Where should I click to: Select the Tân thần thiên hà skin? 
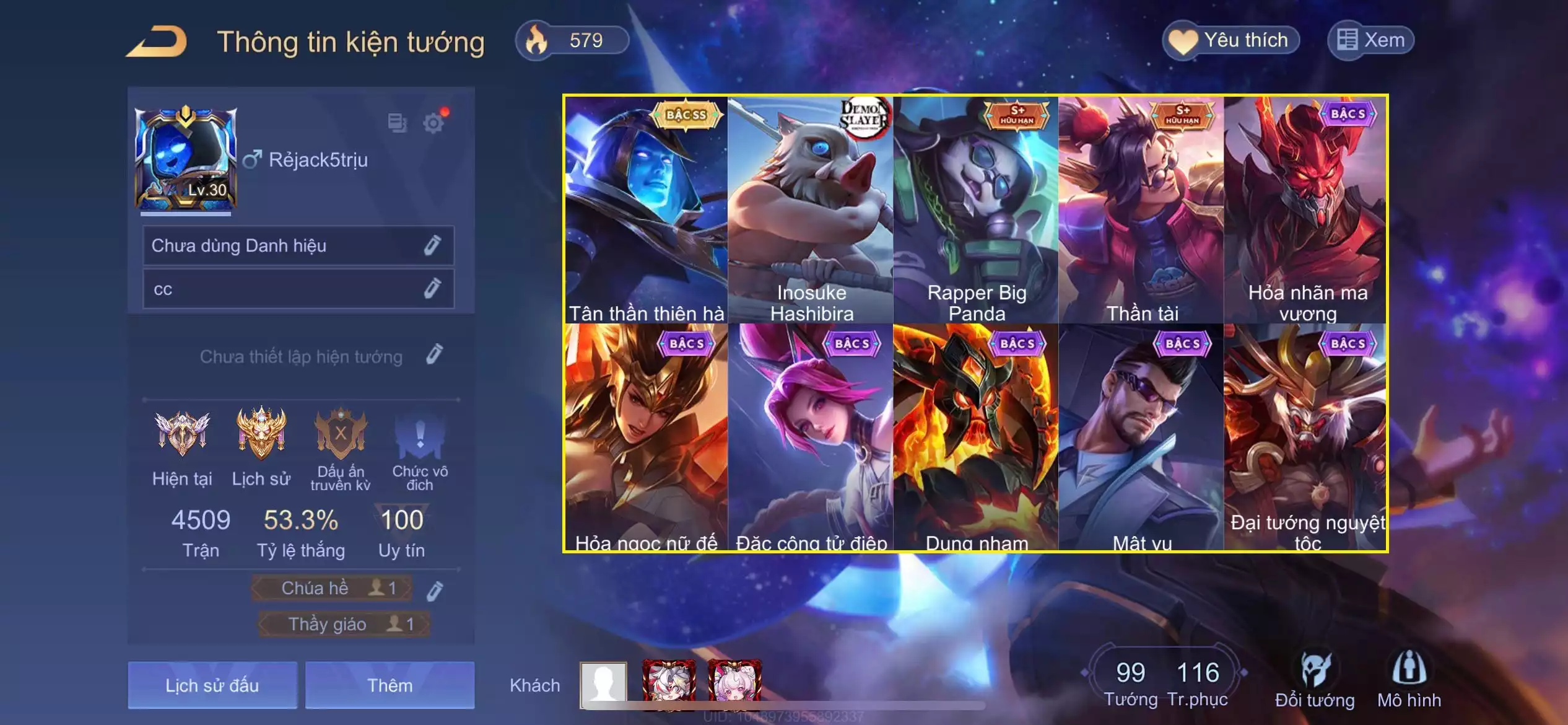click(x=646, y=209)
